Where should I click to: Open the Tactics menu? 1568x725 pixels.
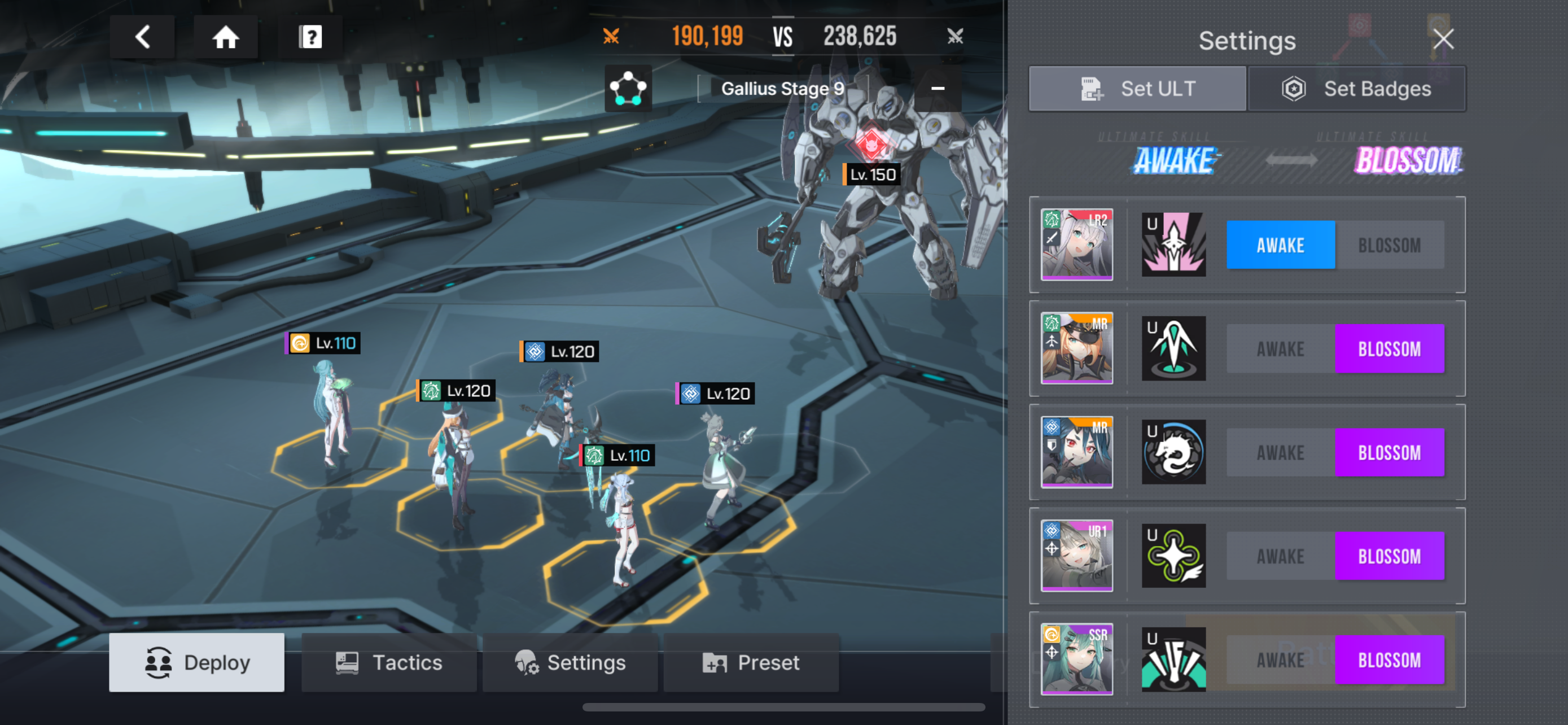click(388, 662)
